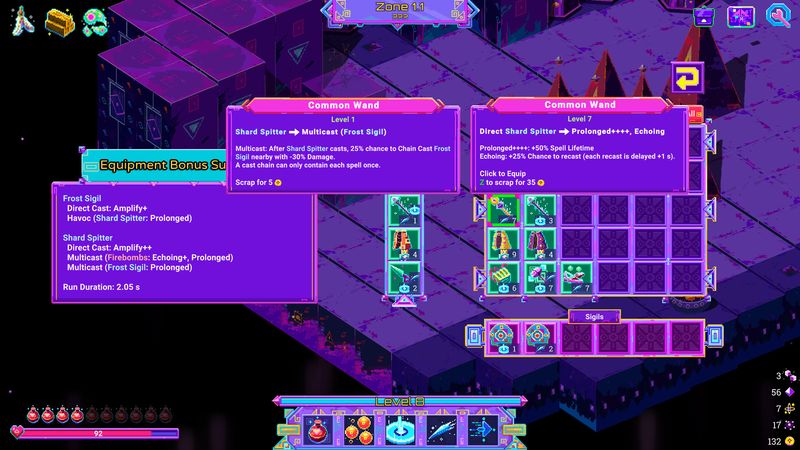The width and height of the screenshot is (800, 450).
Task: Select the highlighted level 7 wand slot
Action: click(x=504, y=209)
